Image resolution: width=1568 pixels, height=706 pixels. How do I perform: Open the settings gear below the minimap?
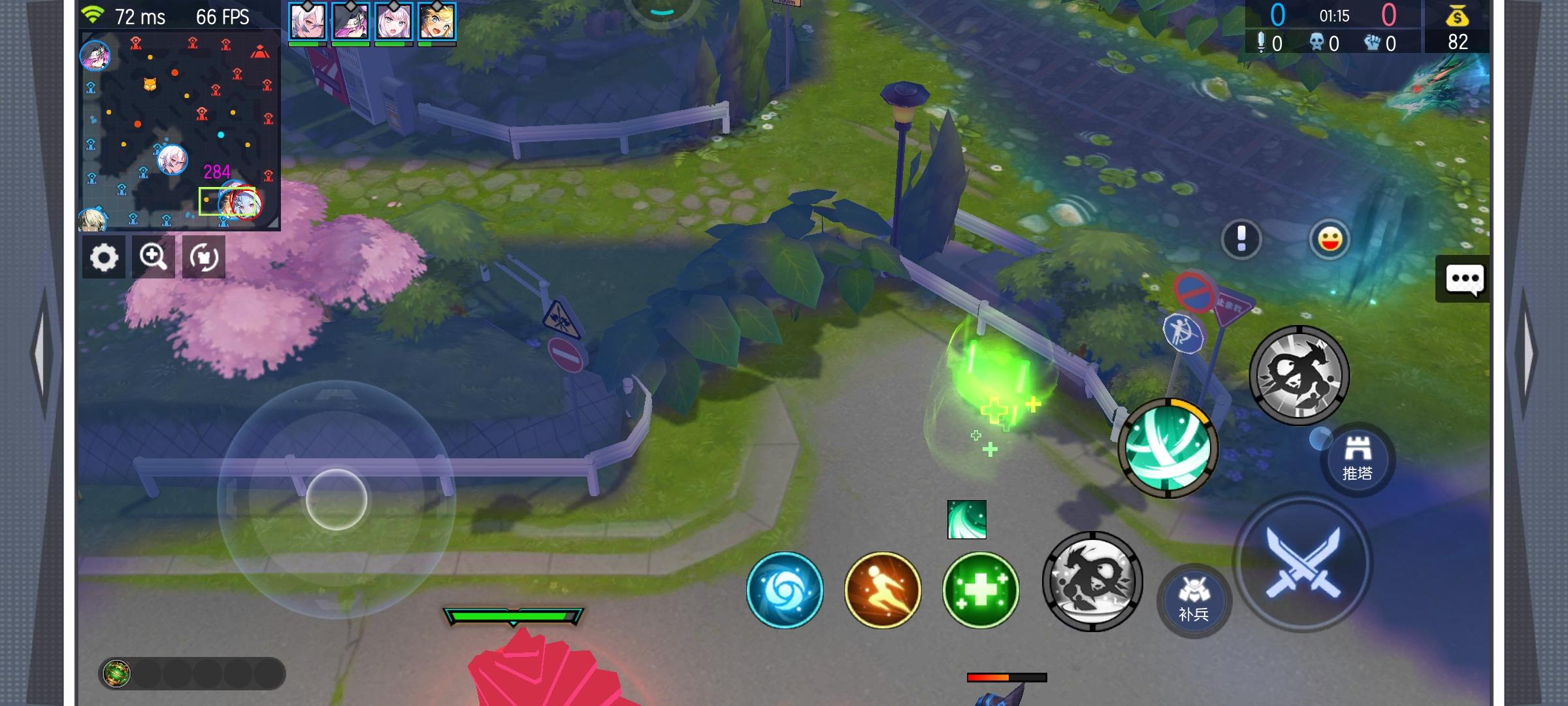104,256
